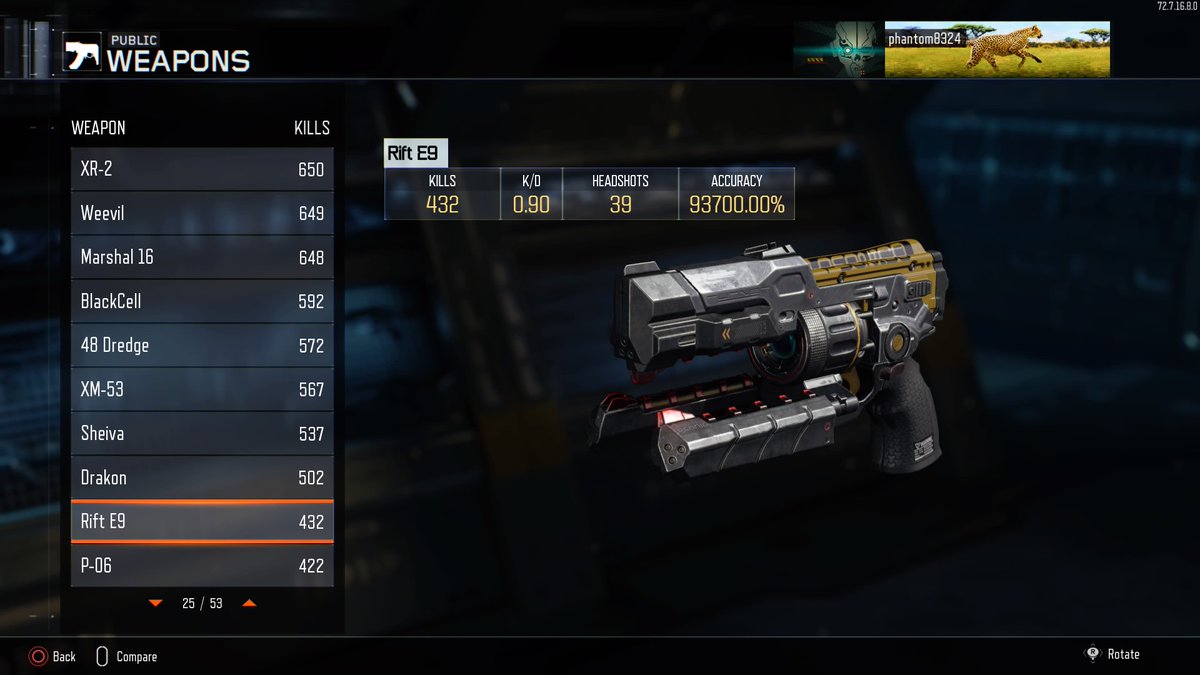This screenshot has height=675, width=1200.
Task: Select the XR-2 weapon row
Action: tap(202, 170)
